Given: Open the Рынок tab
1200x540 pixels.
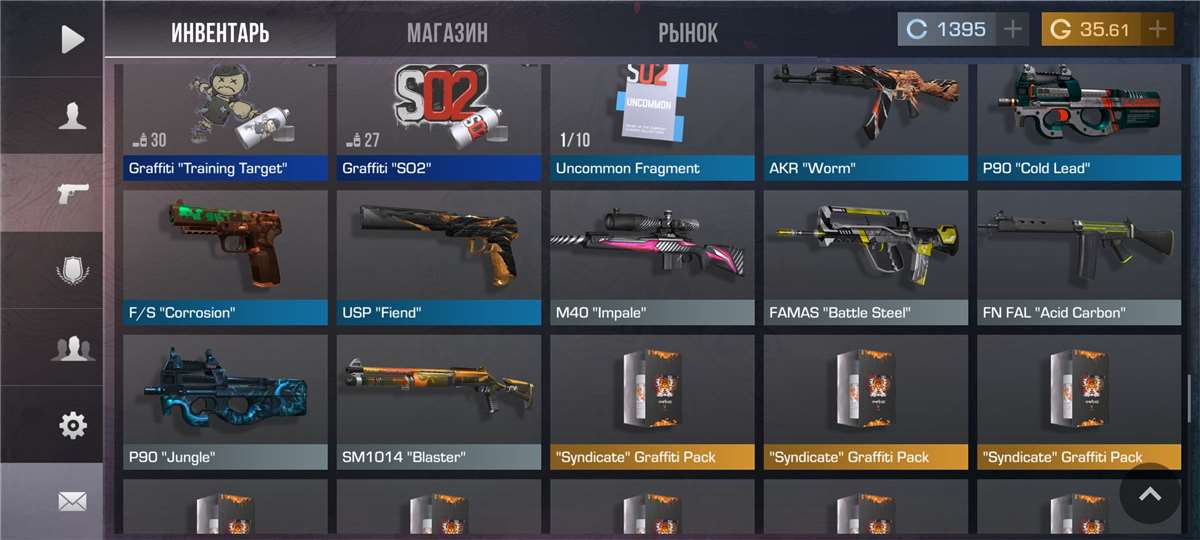Looking at the screenshot, I should click(x=688, y=32).
